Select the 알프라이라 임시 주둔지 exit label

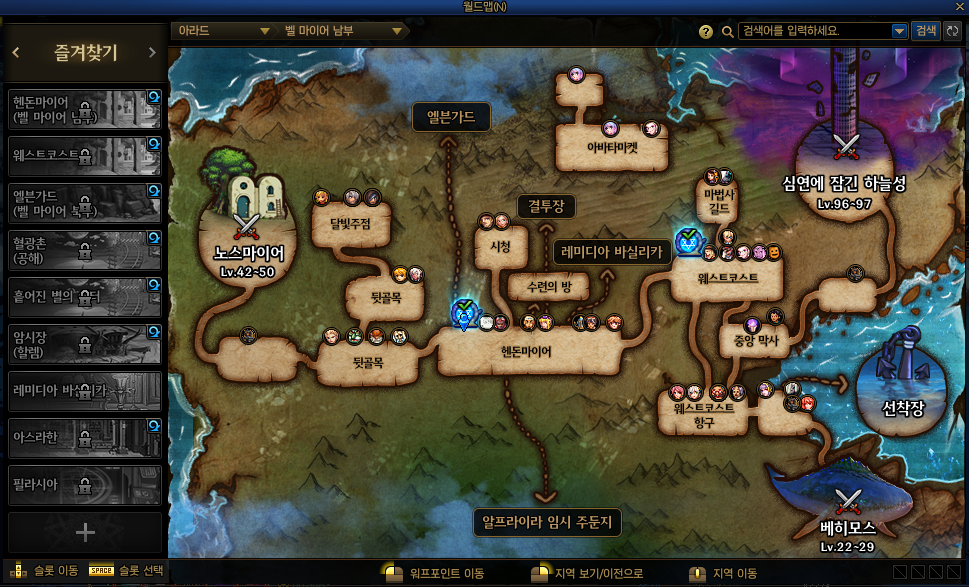pyautogui.click(x=546, y=522)
